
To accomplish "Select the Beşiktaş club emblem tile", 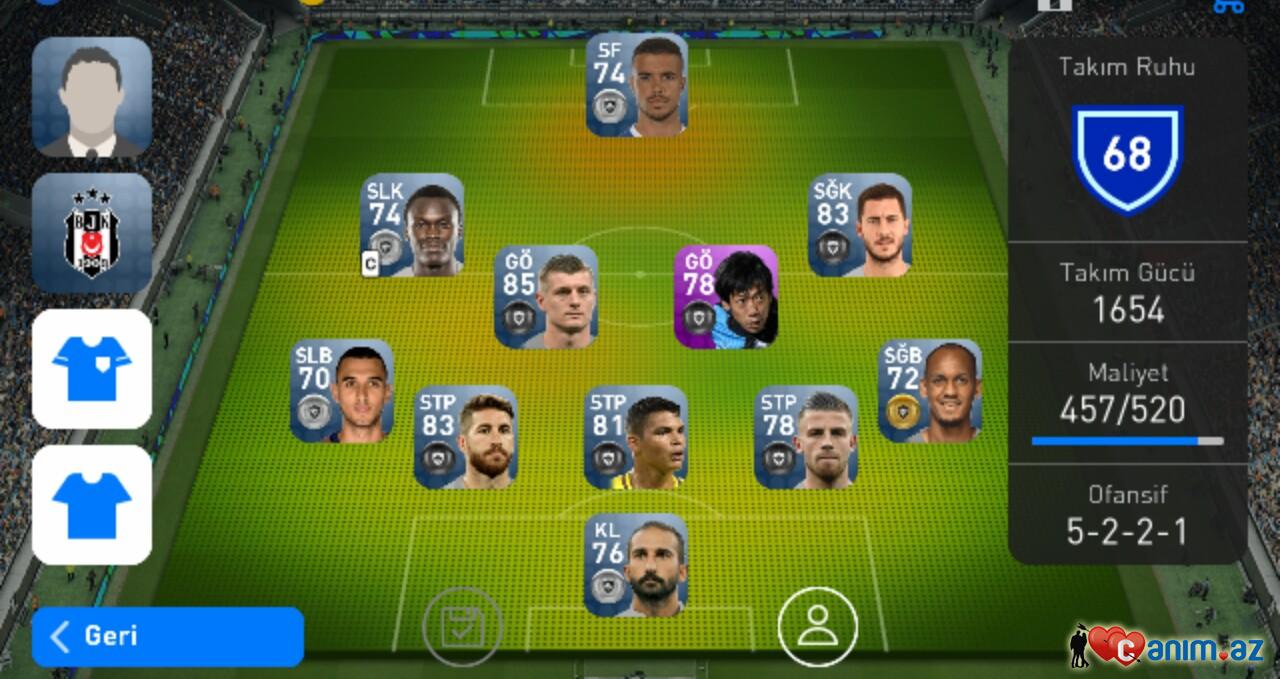I will pos(92,233).
